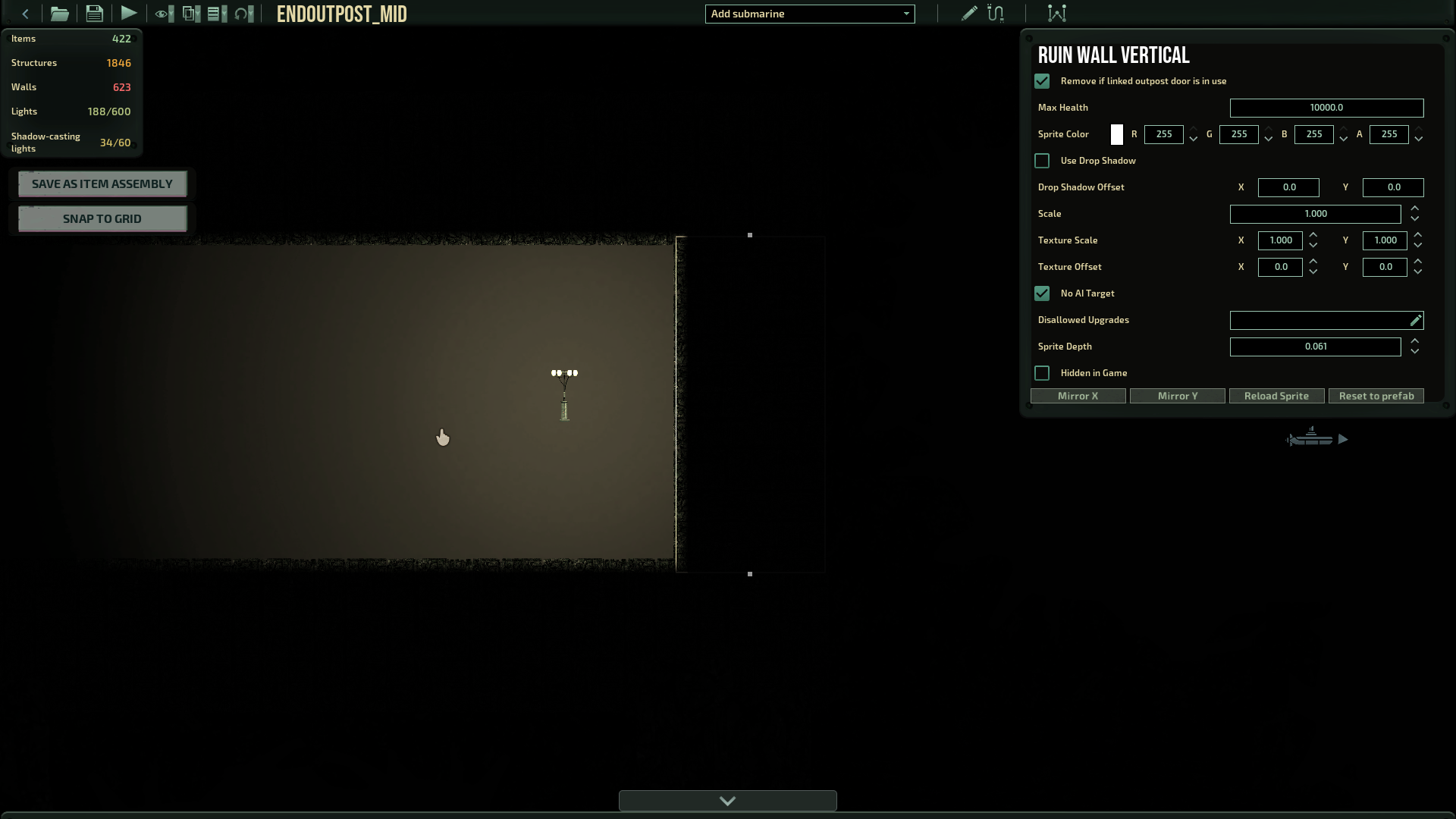Apply Mirror X to the ruin wall

click(x=1078, y=396)
